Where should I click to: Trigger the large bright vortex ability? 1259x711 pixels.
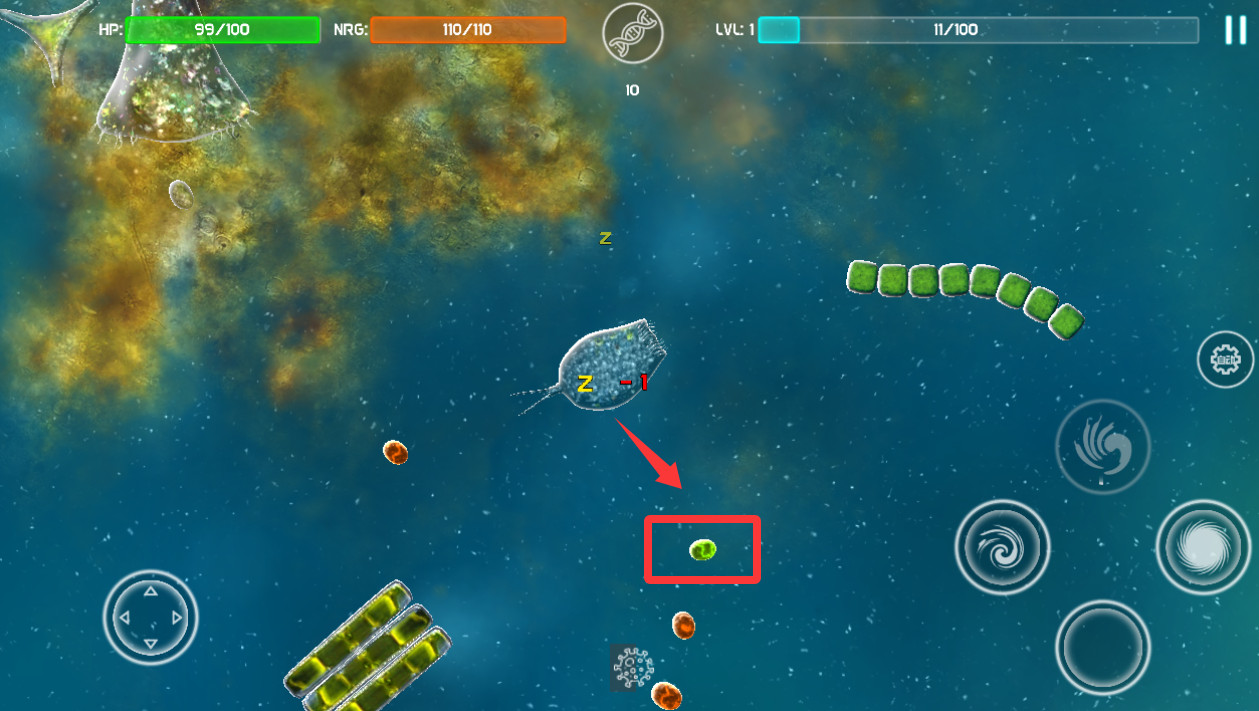click(x=1204, y=547)
